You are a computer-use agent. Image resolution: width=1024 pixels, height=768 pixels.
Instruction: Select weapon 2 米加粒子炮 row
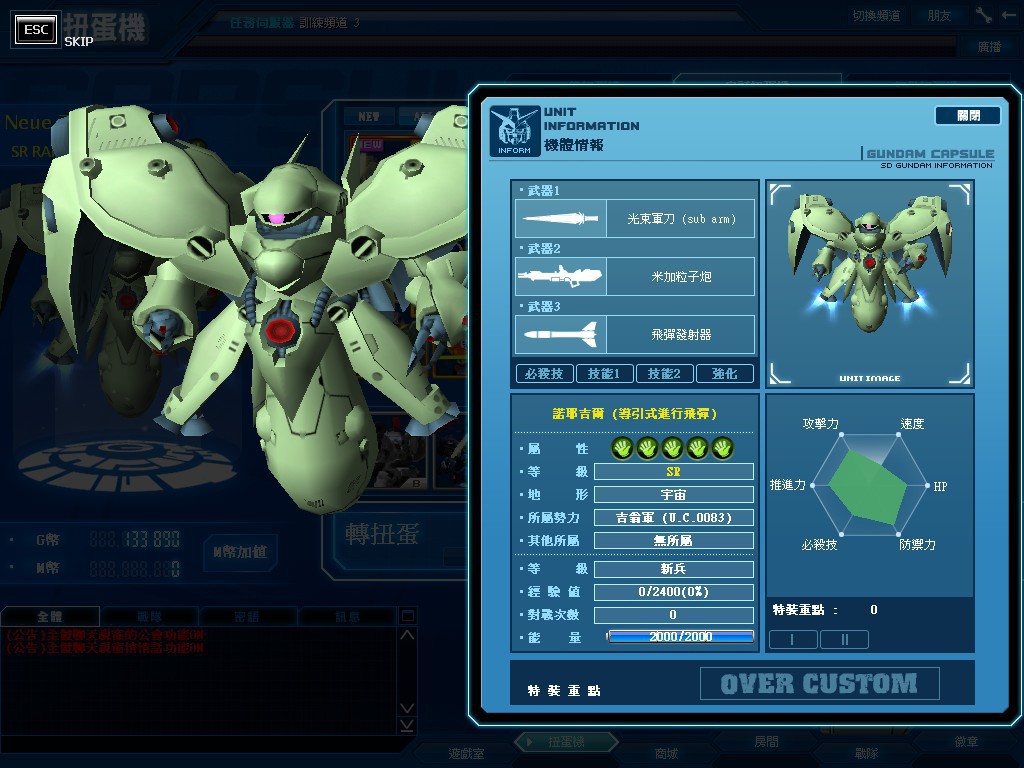point(635,277)
